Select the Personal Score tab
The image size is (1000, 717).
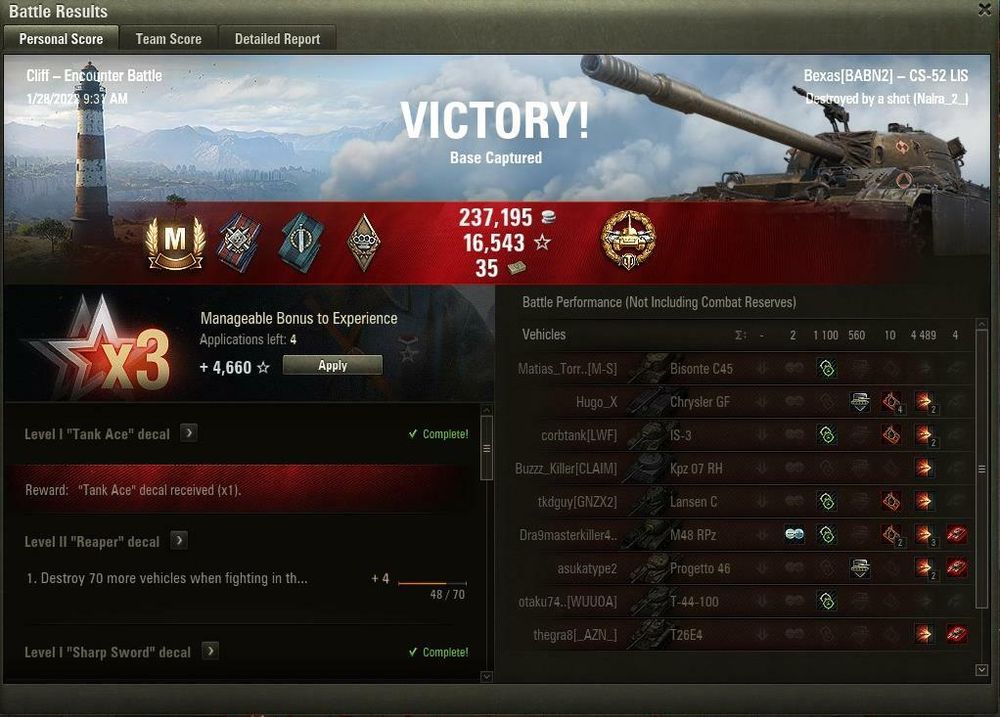61,39
